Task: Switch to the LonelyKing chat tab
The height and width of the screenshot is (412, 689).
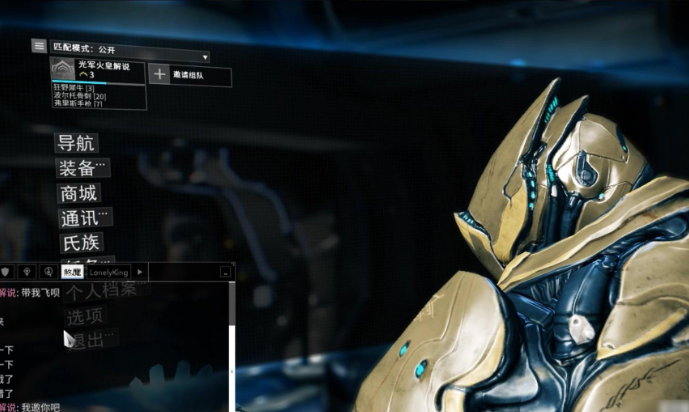Action: click(x=109, y=271)
